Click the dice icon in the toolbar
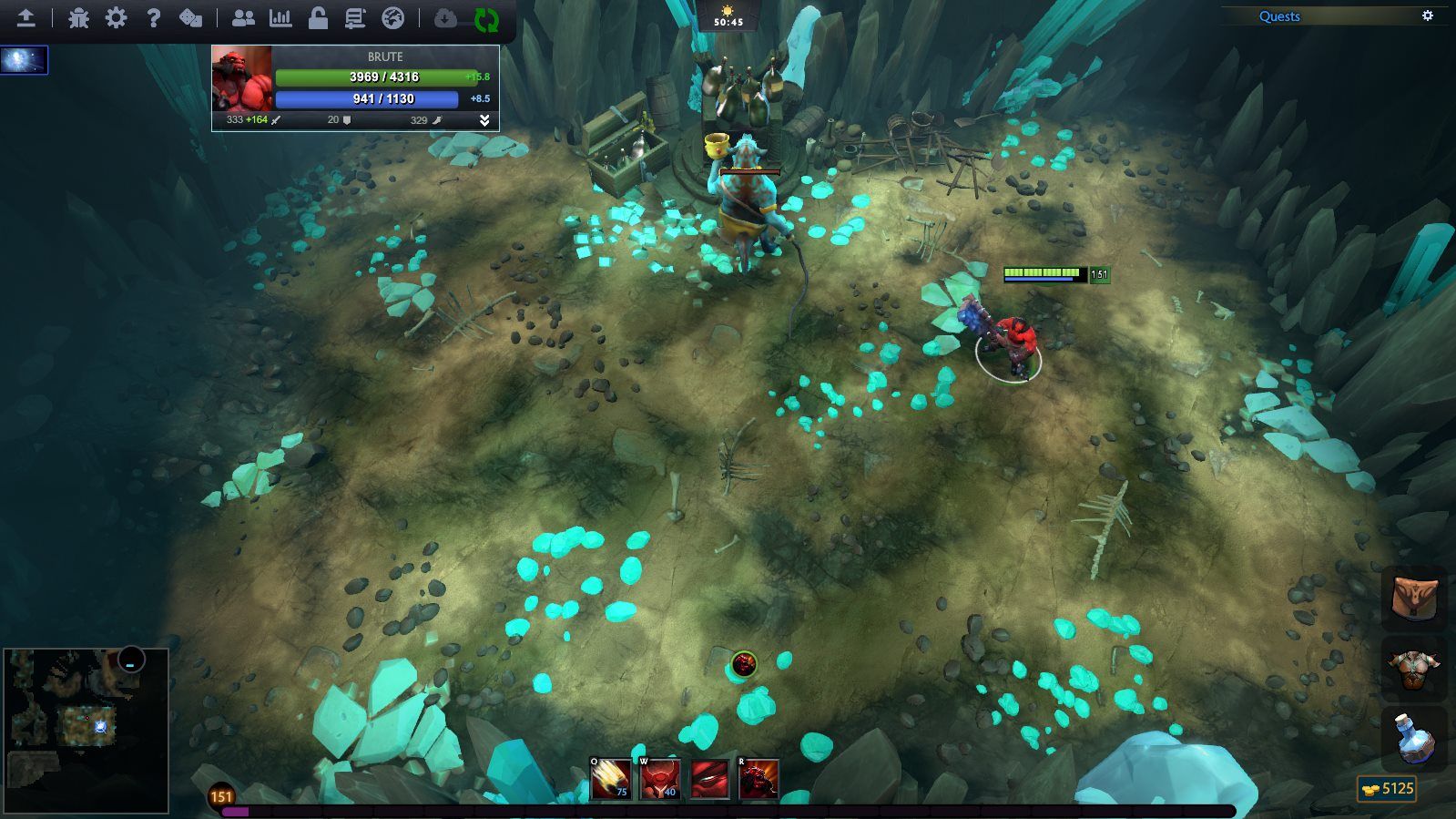Screen dimensions: 1456x819 point(191,18)
